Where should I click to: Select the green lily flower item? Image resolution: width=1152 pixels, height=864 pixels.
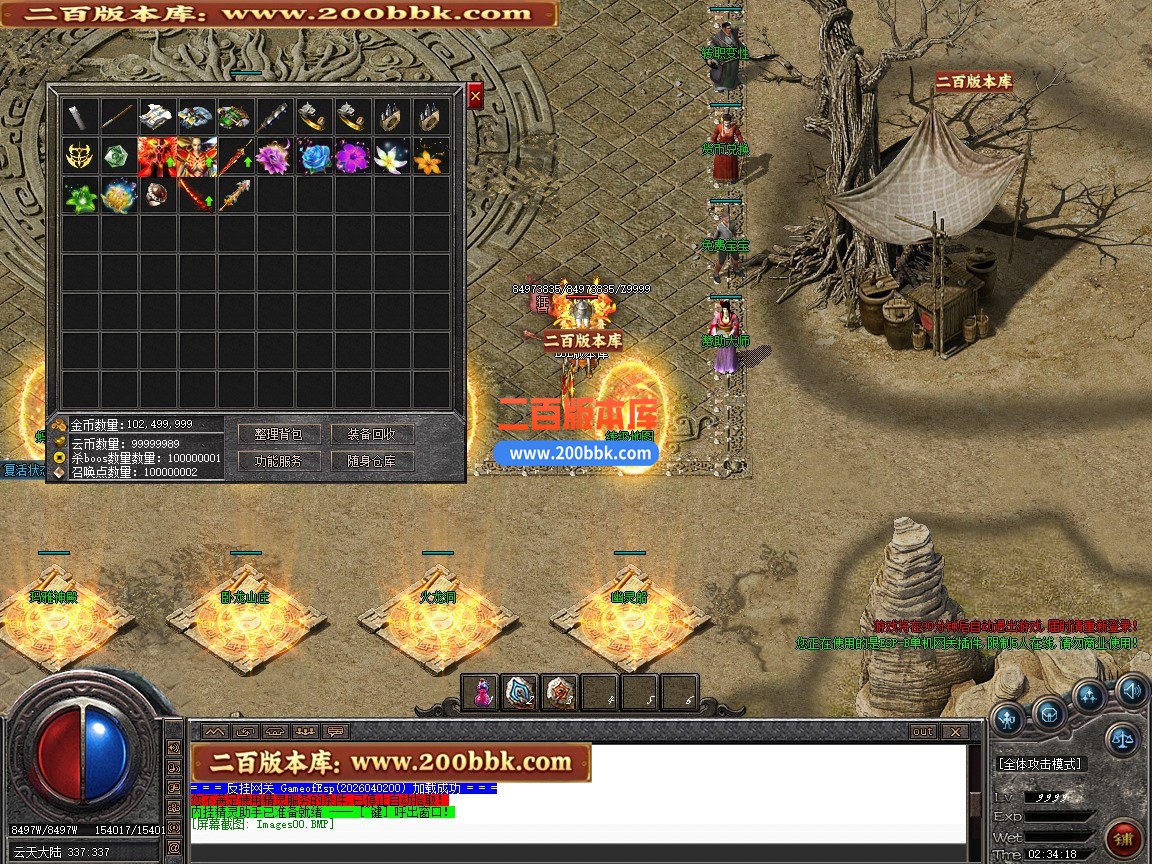click(x=79, y=196)
